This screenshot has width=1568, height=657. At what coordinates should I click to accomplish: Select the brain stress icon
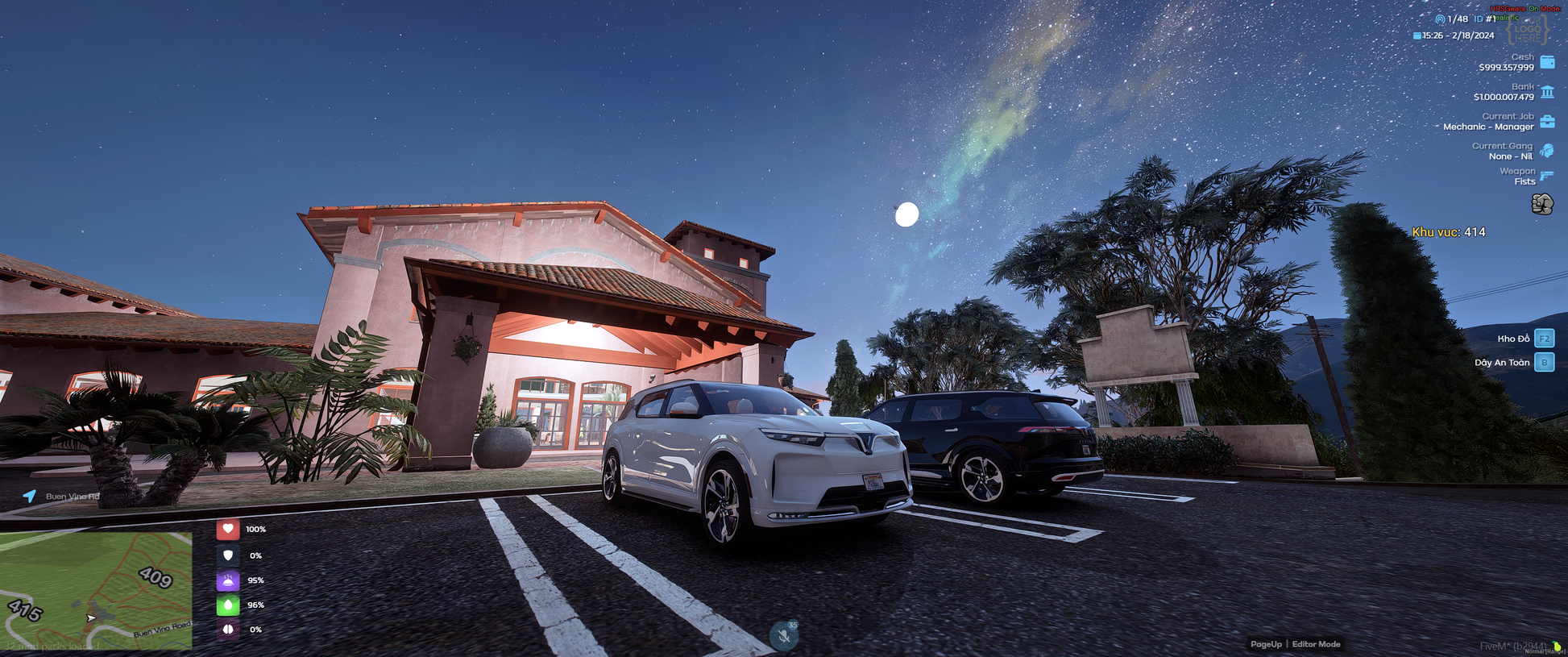pos(228,630)
